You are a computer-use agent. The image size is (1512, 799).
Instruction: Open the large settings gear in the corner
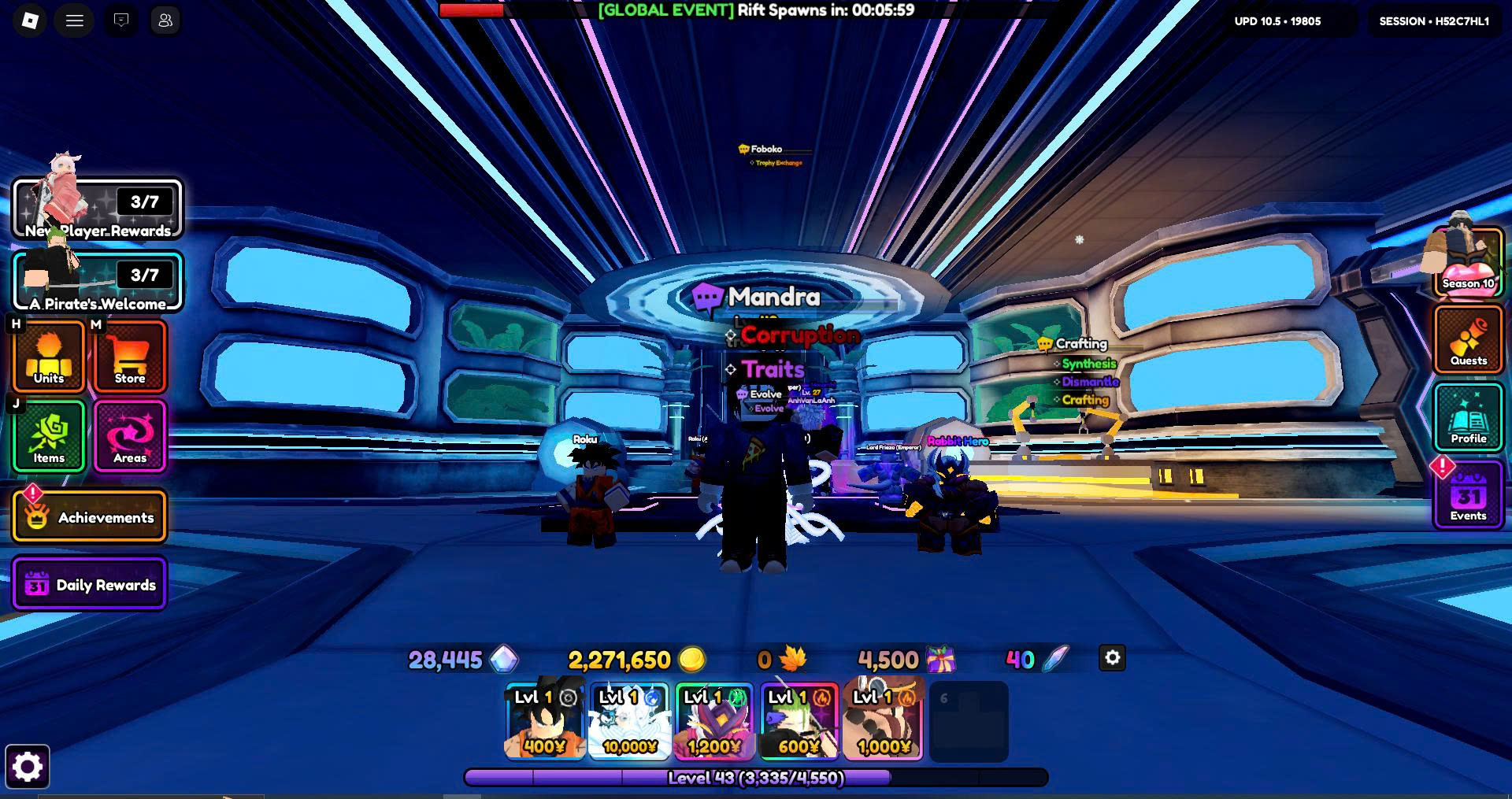pos(28,767)
